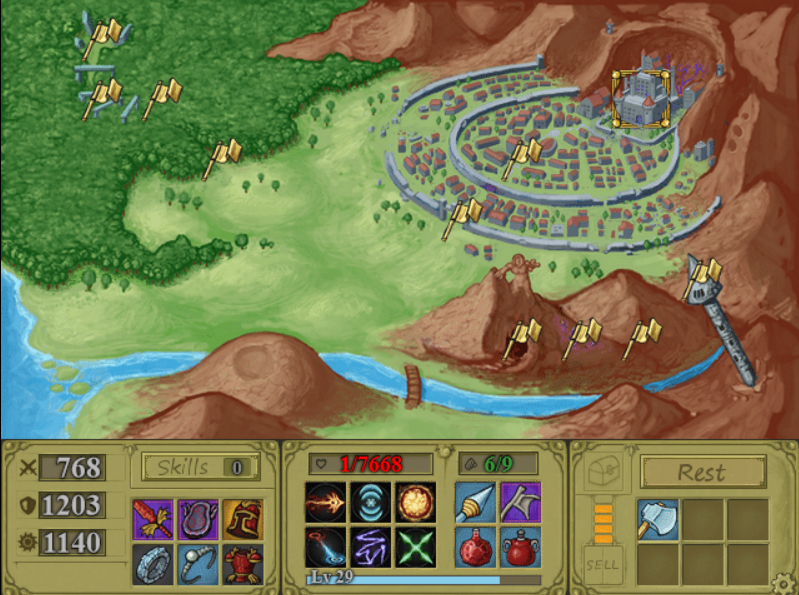Activate the green crossed slash skill
Viewport: 799px width, 595px height.
point(414,546)
